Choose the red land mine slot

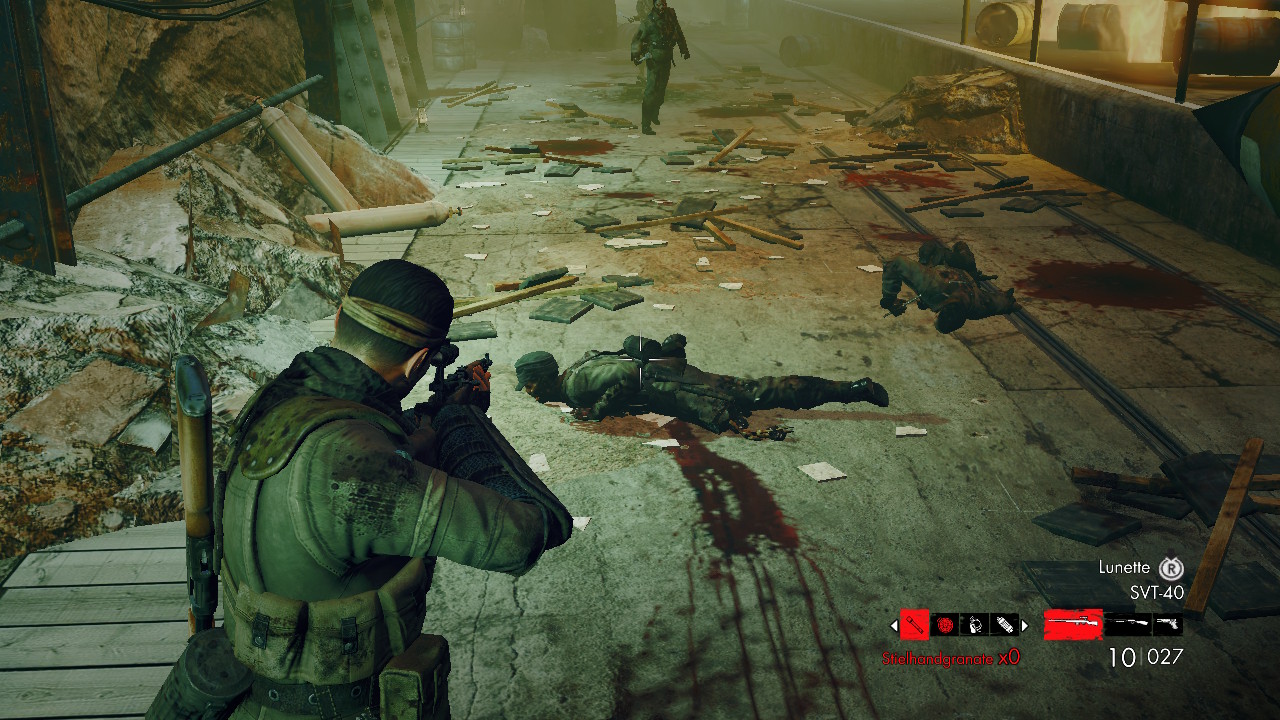[x=945, y=625]
